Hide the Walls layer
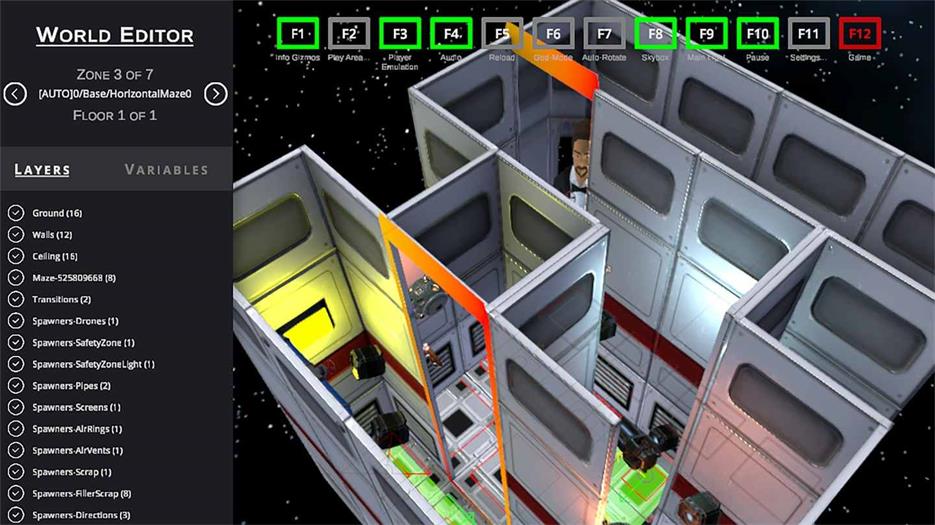 pos(16,234)
